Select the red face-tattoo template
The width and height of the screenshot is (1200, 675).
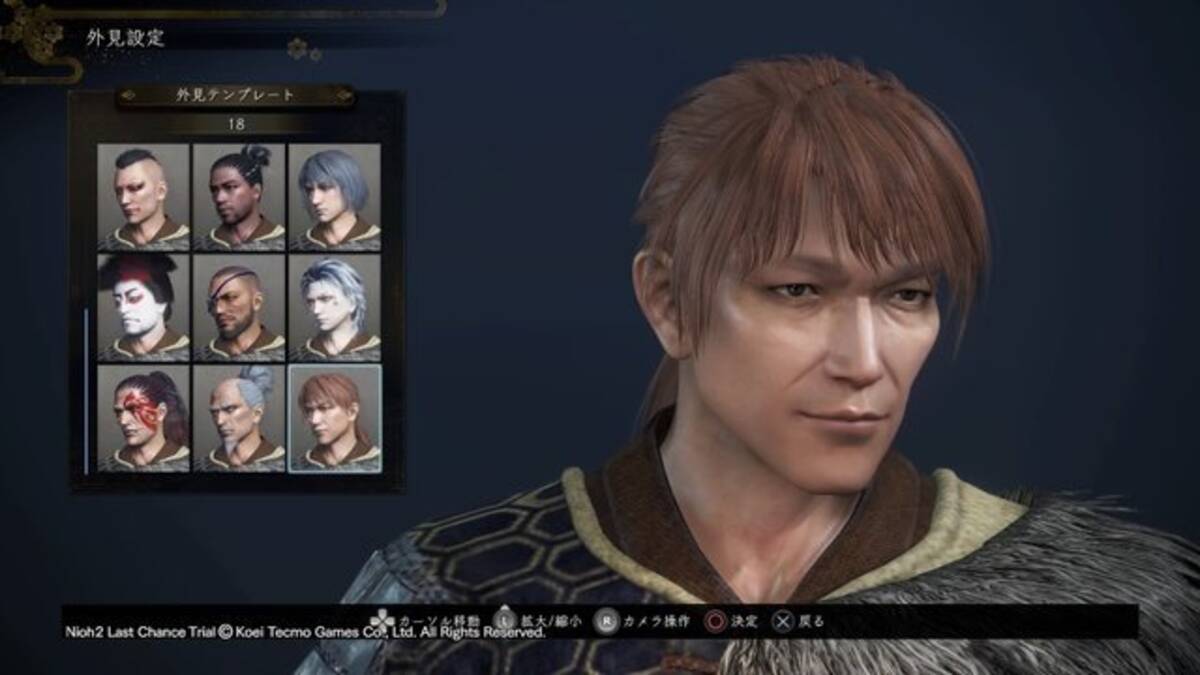[x=143, y=418]
